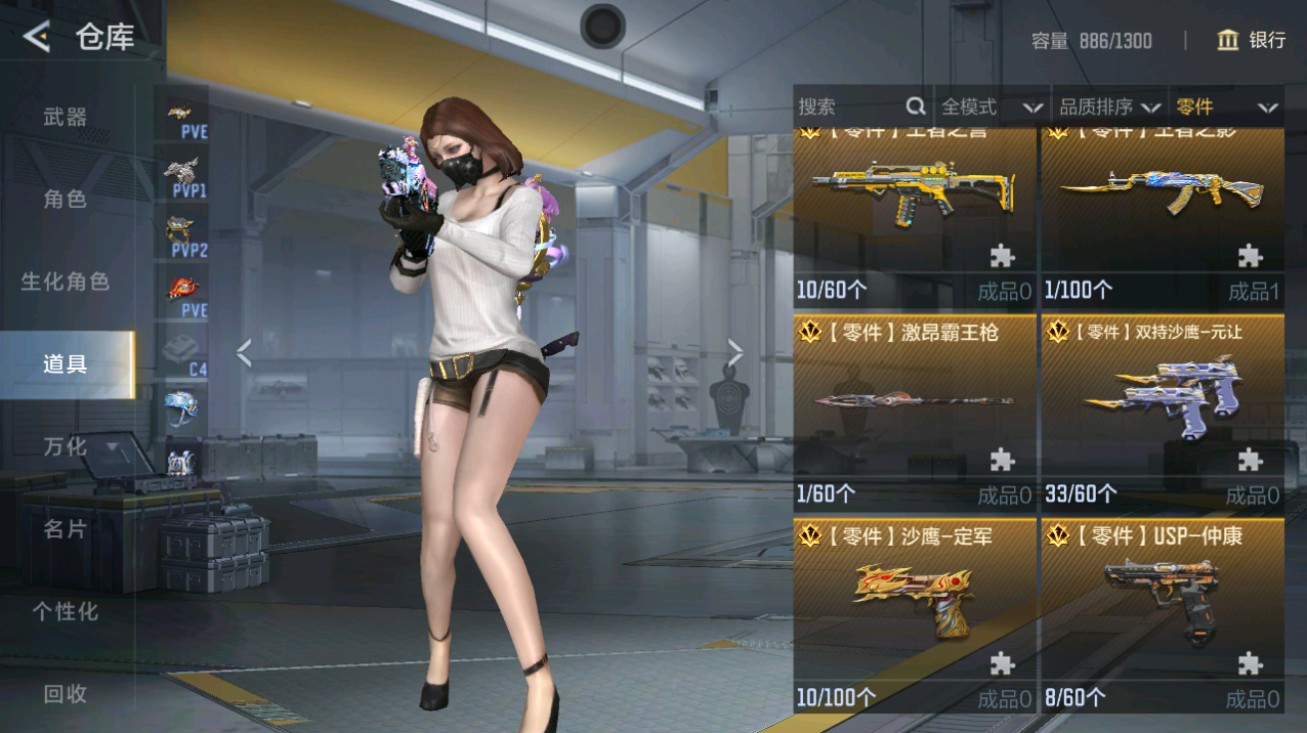1307x733 pixels.
Task: Click the search magnifier icon
Action: point(915,106)
